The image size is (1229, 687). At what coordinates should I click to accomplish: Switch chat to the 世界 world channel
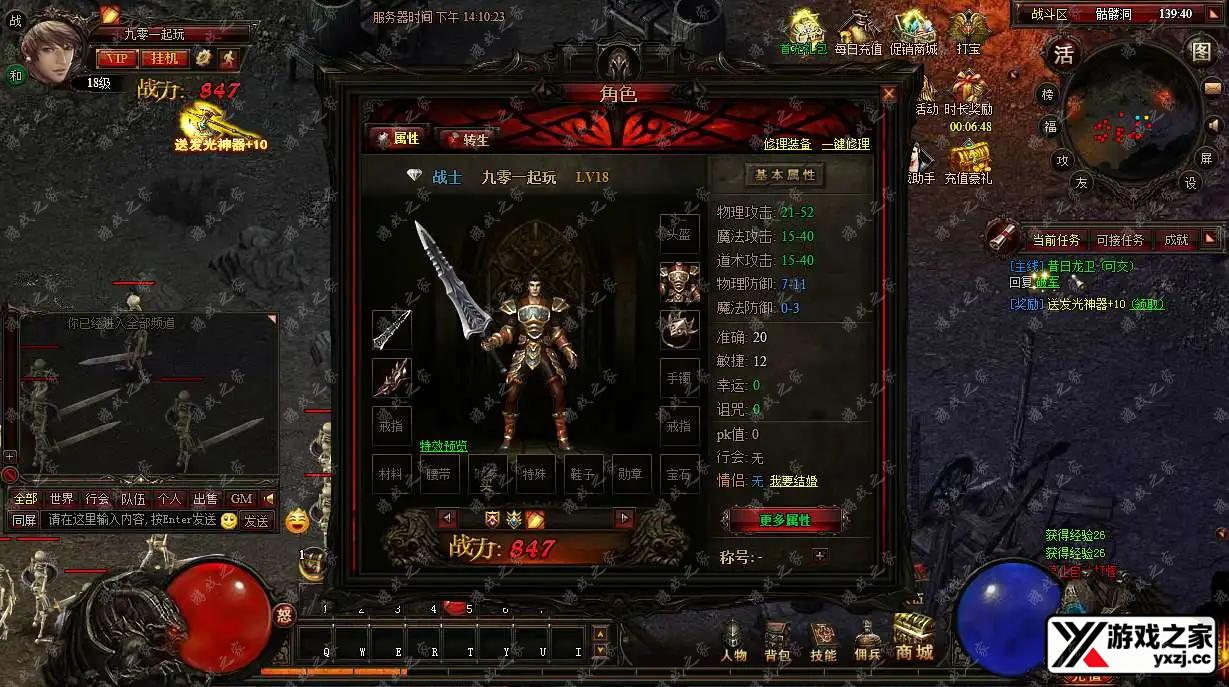[x=61, y=498]
